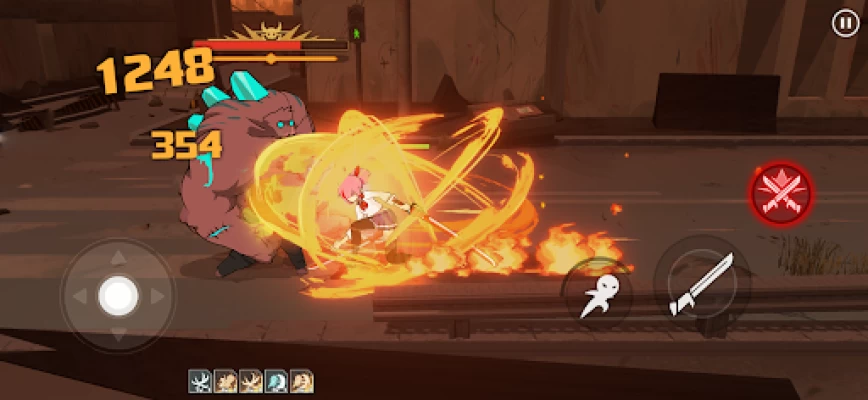Activate the red crossed-swords special skill
Image resolution: width=868 pixels, height=400 pixels.
coord(781,193)
